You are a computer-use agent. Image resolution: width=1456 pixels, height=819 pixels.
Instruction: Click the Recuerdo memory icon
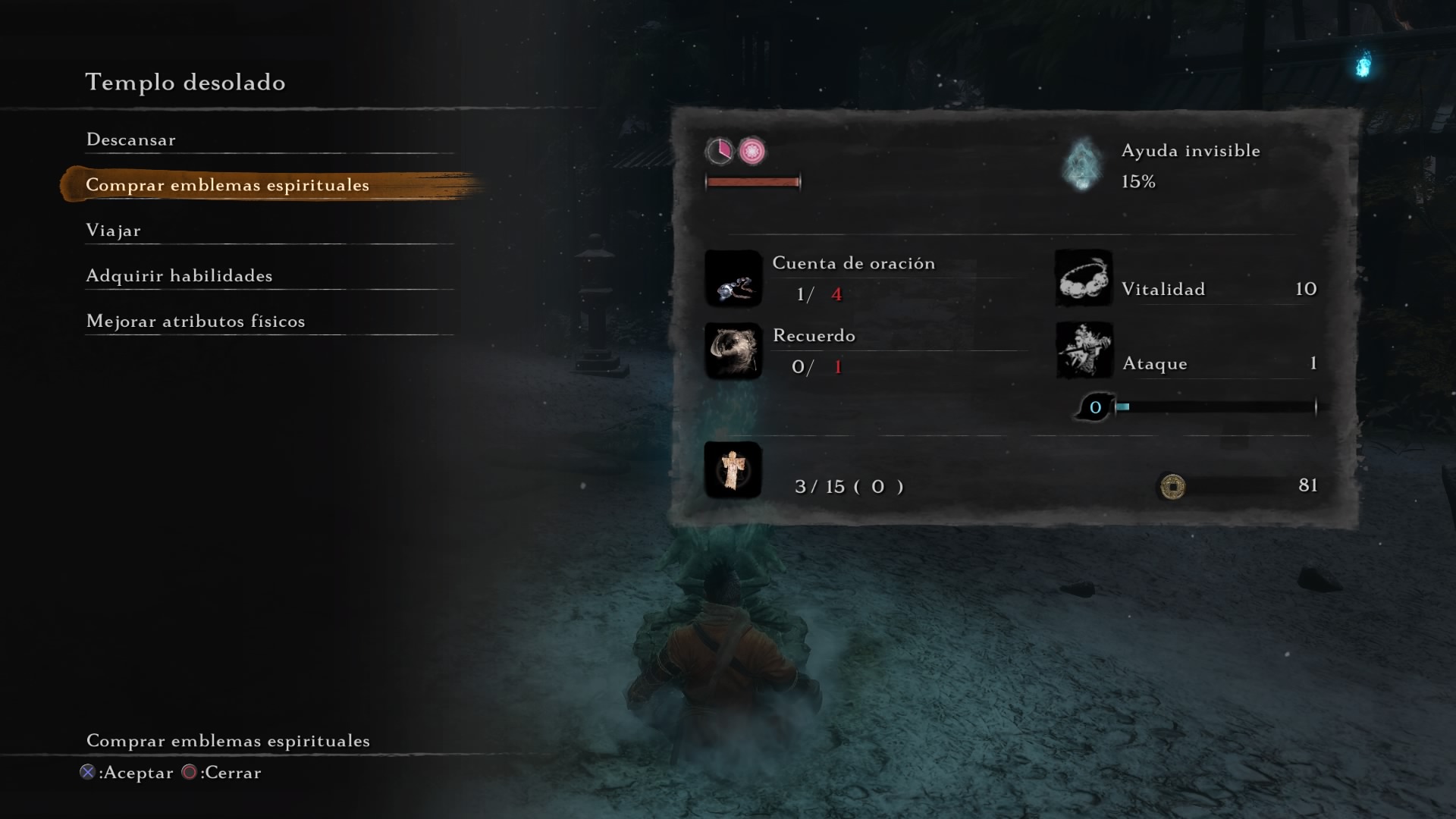pyautogui.click(x=733, y=351)
